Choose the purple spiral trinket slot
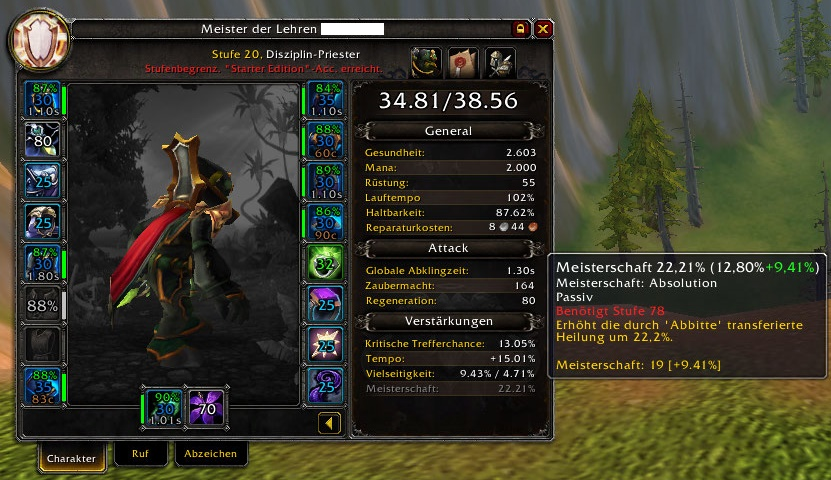 click(324, 386)
